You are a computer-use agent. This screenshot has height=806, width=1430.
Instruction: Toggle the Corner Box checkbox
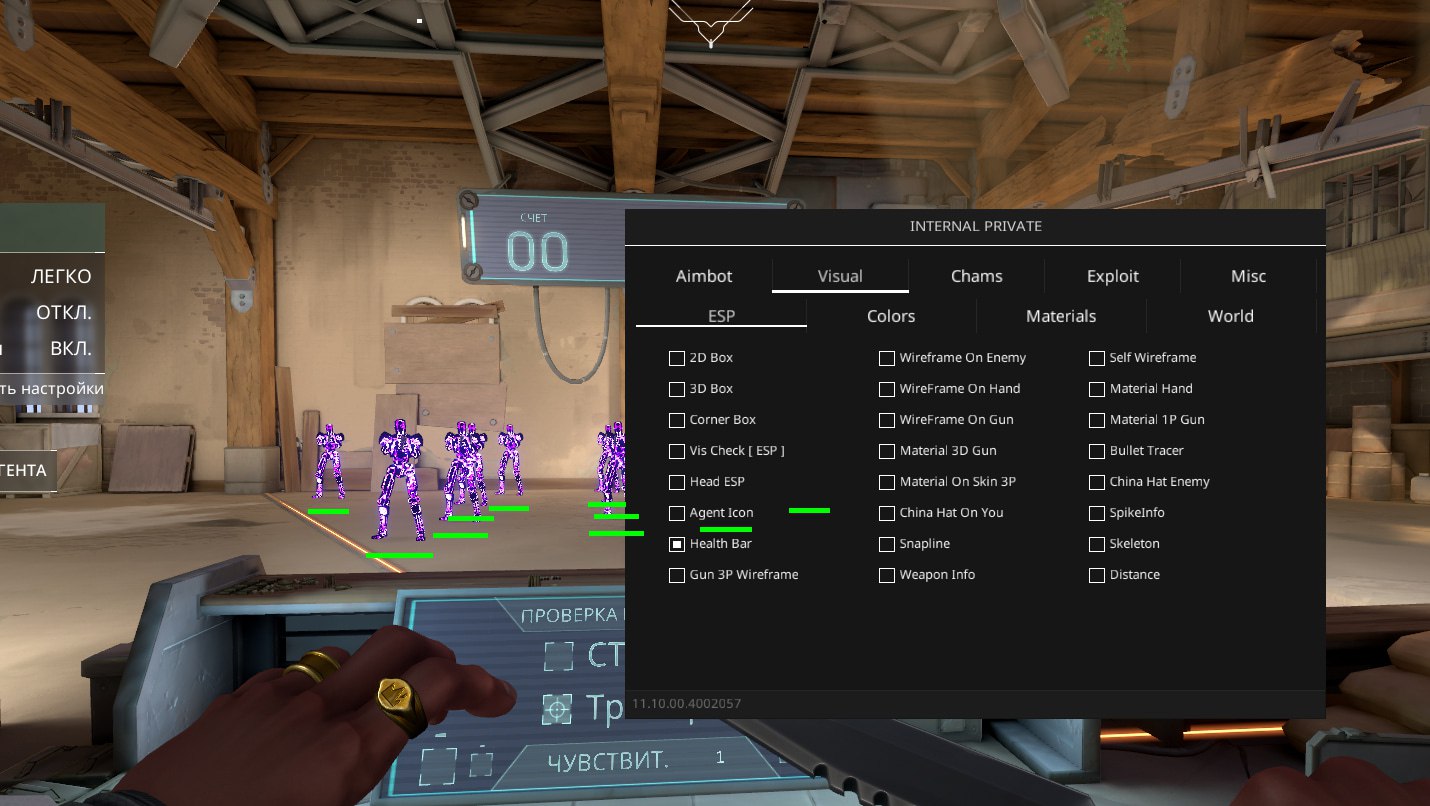pos(677,420)
